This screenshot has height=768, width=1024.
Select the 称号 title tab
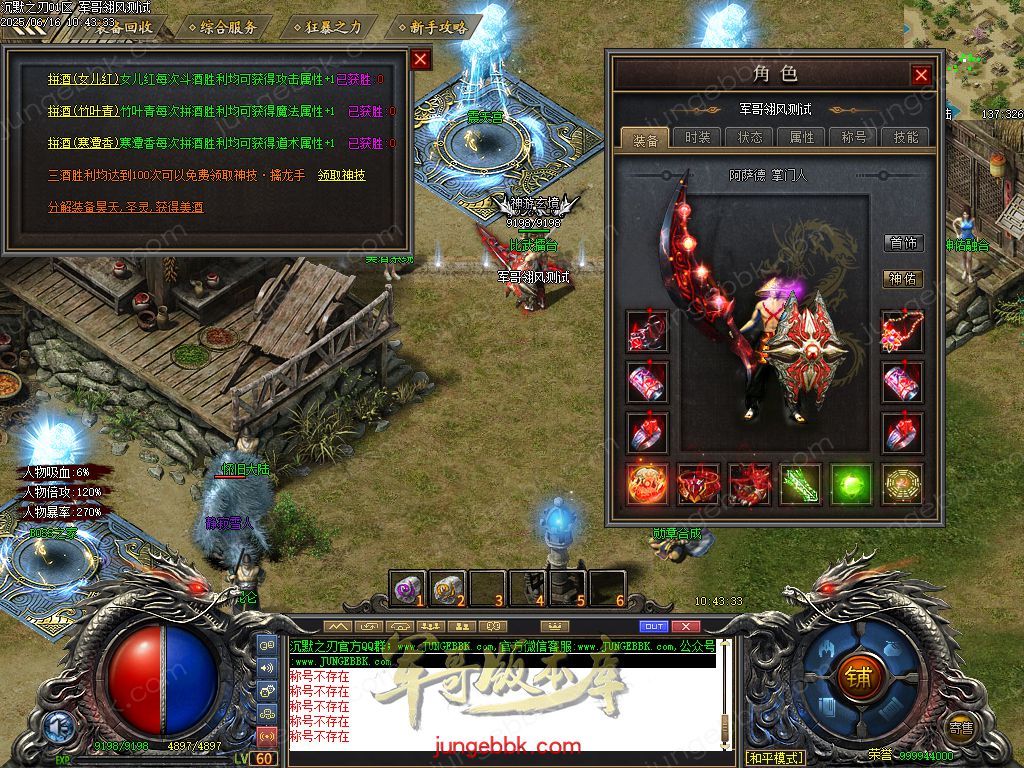tap(853, 137)
